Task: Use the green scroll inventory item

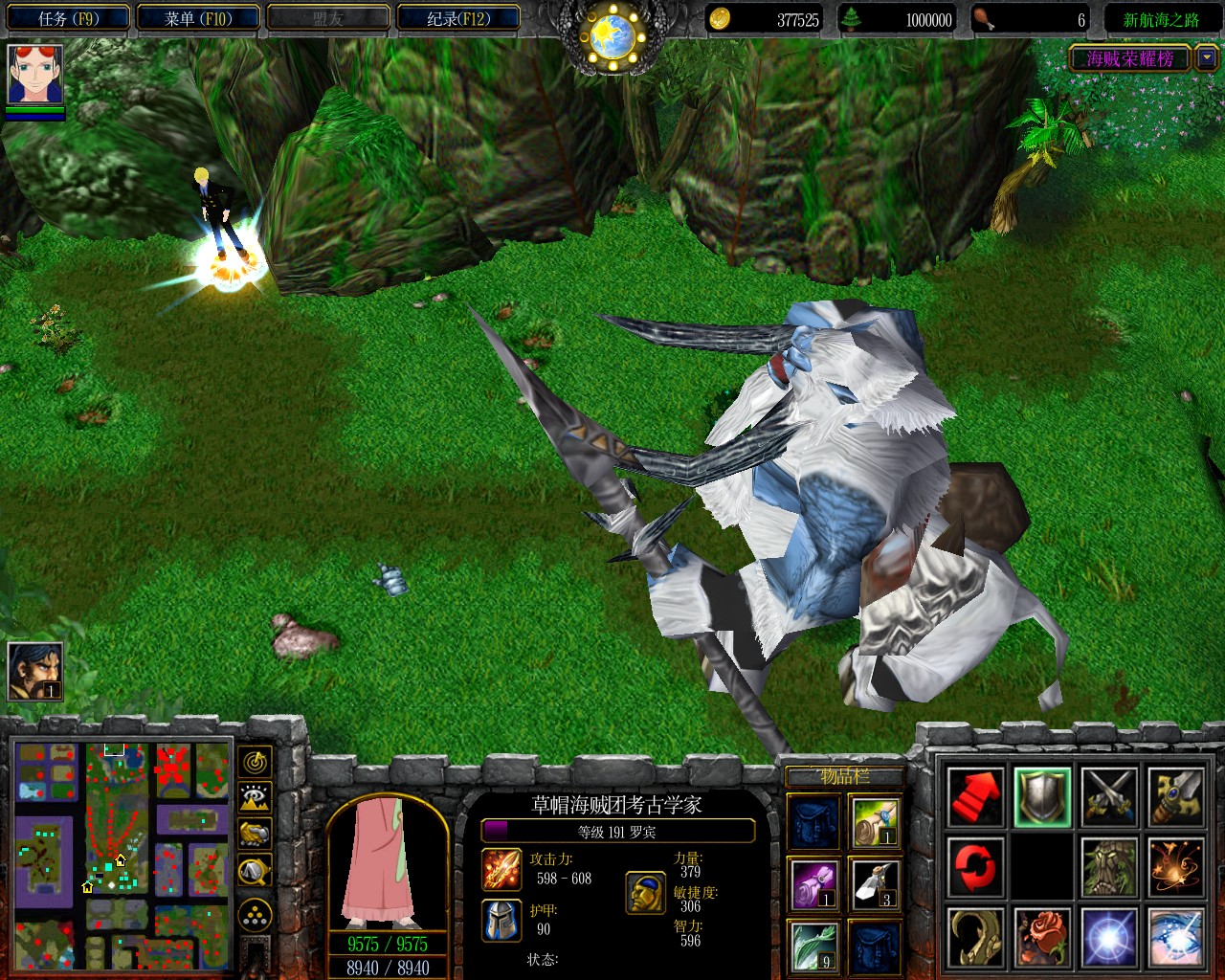Action: pyautogui.click(x=875, y=822)
